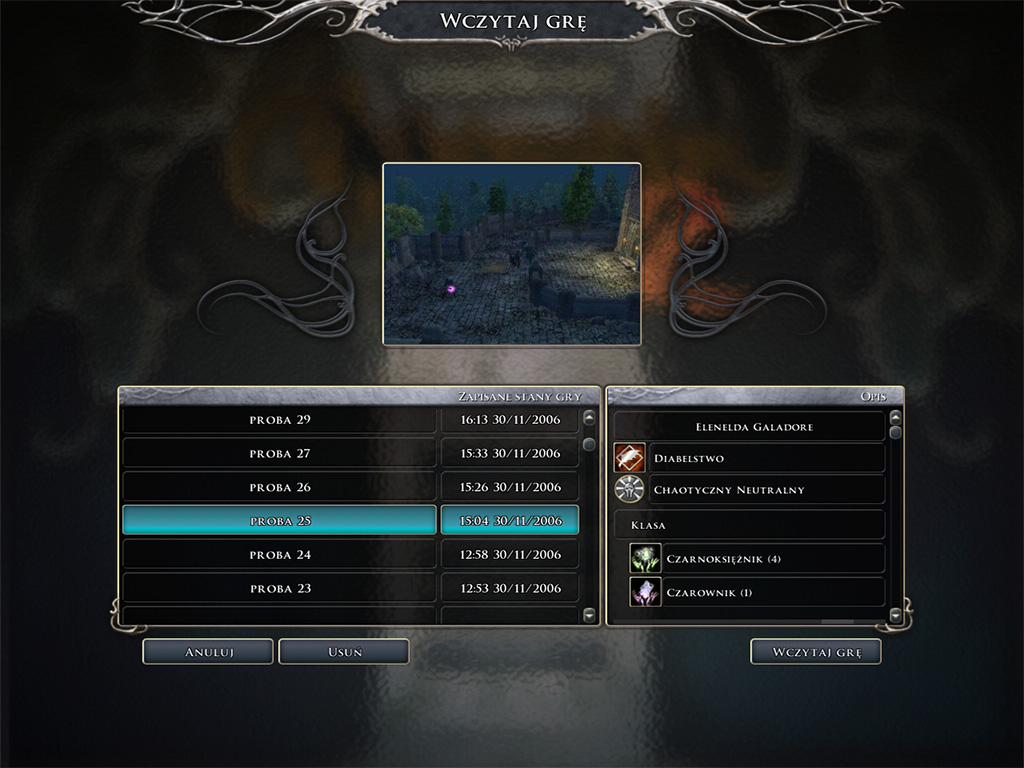Click the save list scroll down arrow
1024x768 pixels.
589,614
